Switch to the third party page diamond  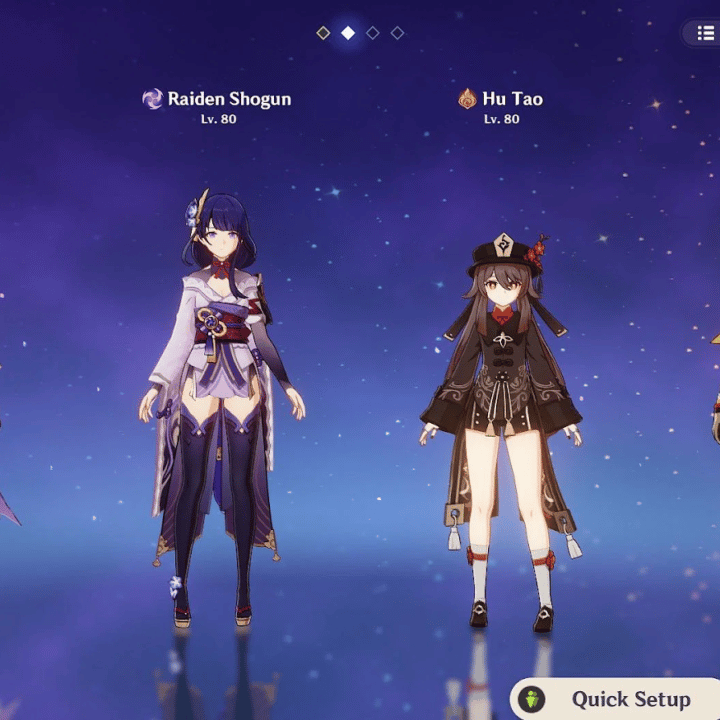(x=373, y=33)
